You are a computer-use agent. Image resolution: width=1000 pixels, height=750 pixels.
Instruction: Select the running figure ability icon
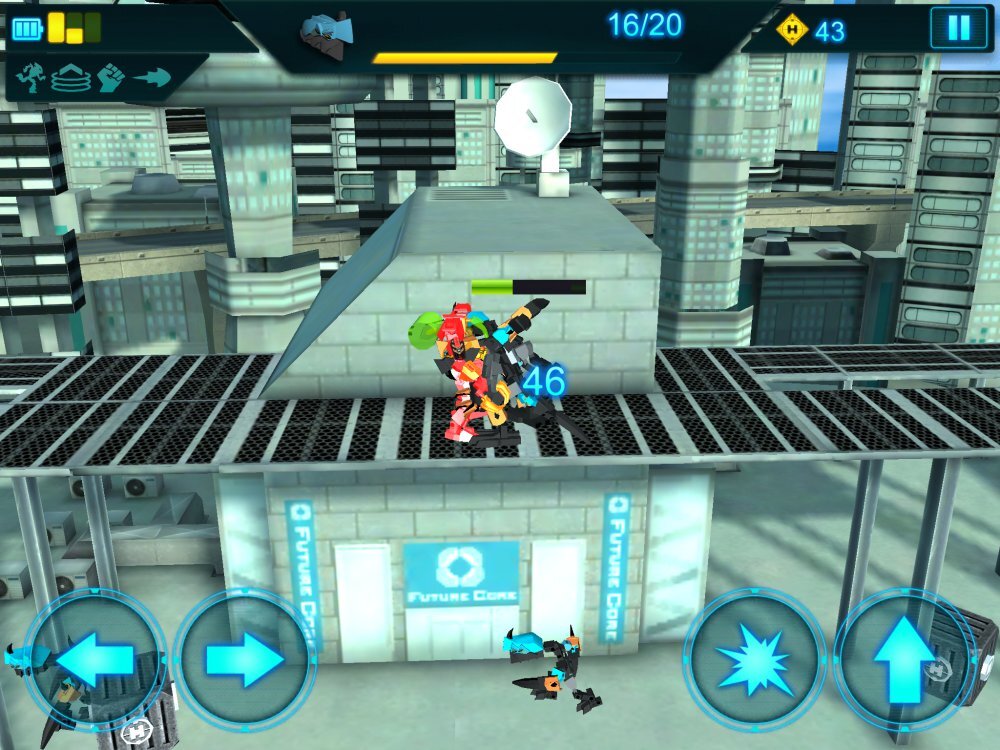click(32, 76)
